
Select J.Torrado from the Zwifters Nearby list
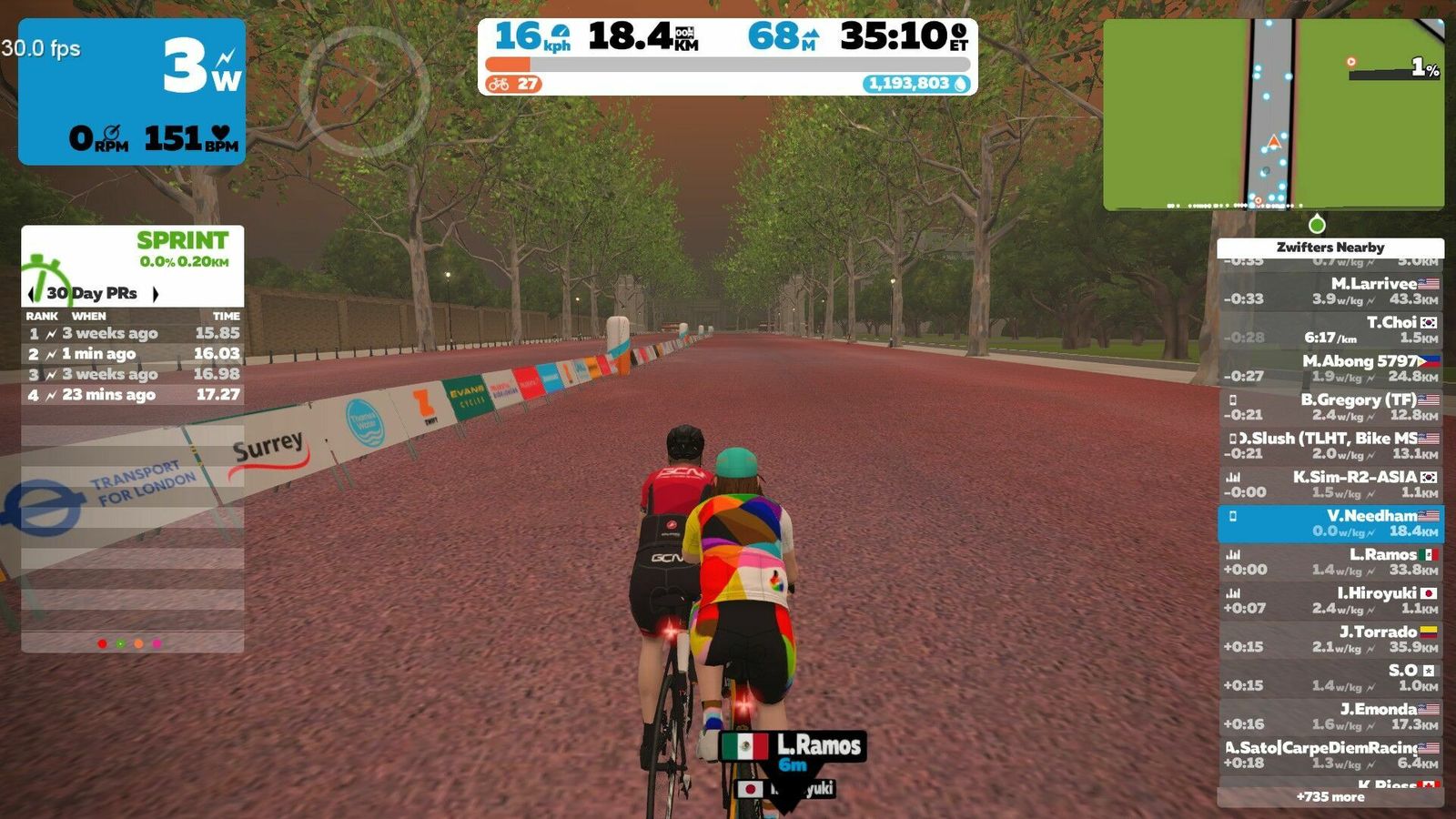[x=1330, y=639]
